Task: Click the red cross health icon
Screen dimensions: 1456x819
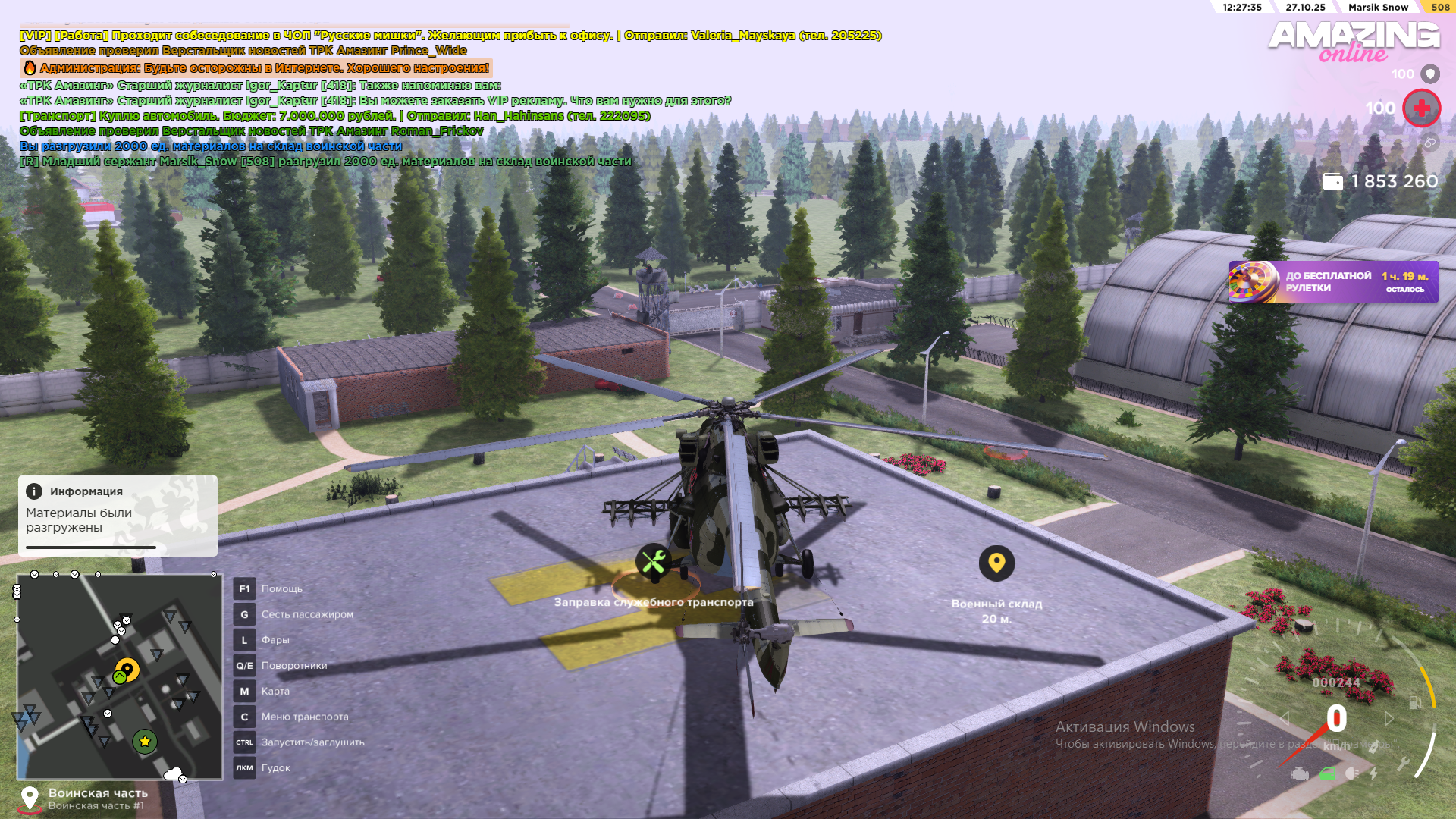Action: [1421, 108]
